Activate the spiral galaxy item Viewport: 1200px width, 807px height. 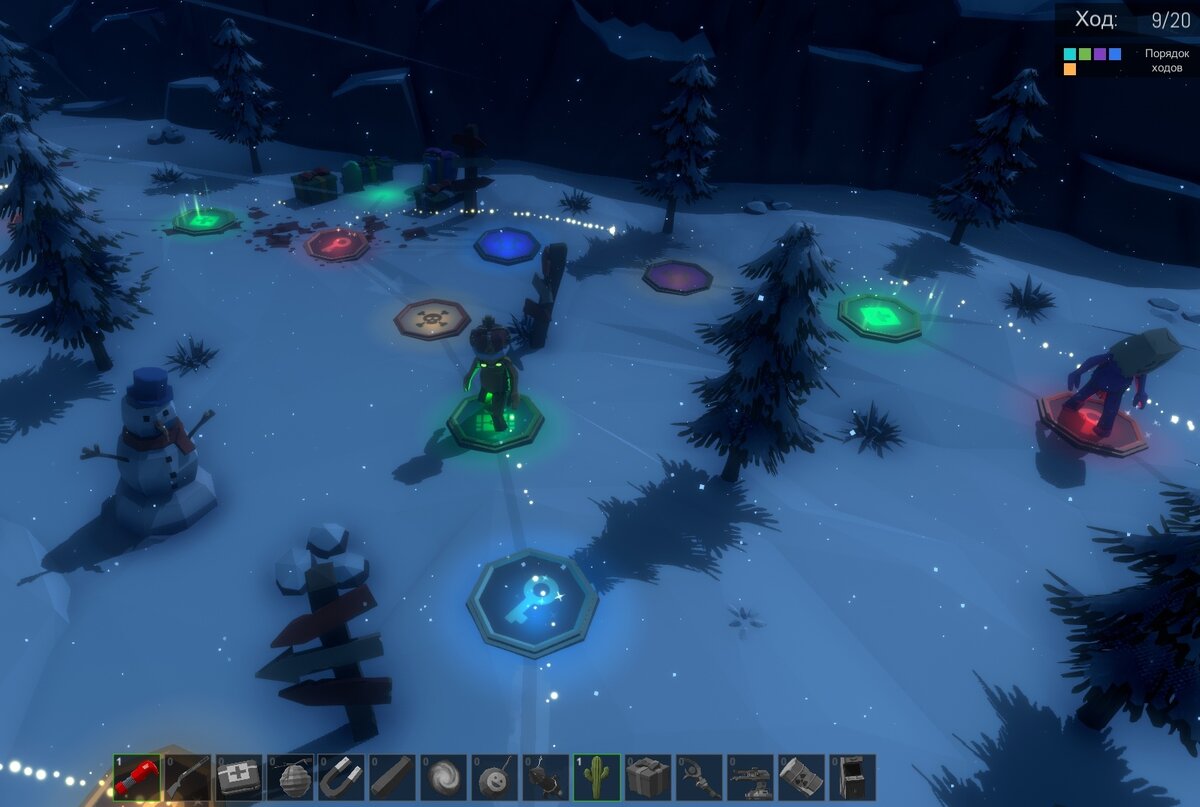point(443,777)
